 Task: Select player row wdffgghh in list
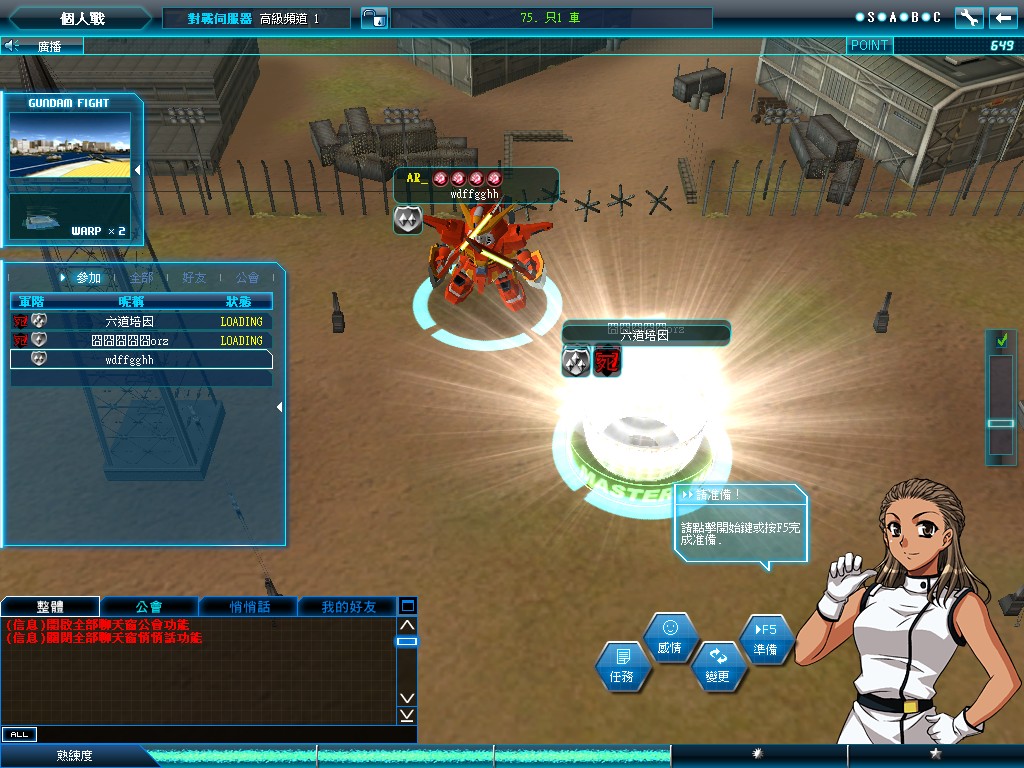coord(140,360)
